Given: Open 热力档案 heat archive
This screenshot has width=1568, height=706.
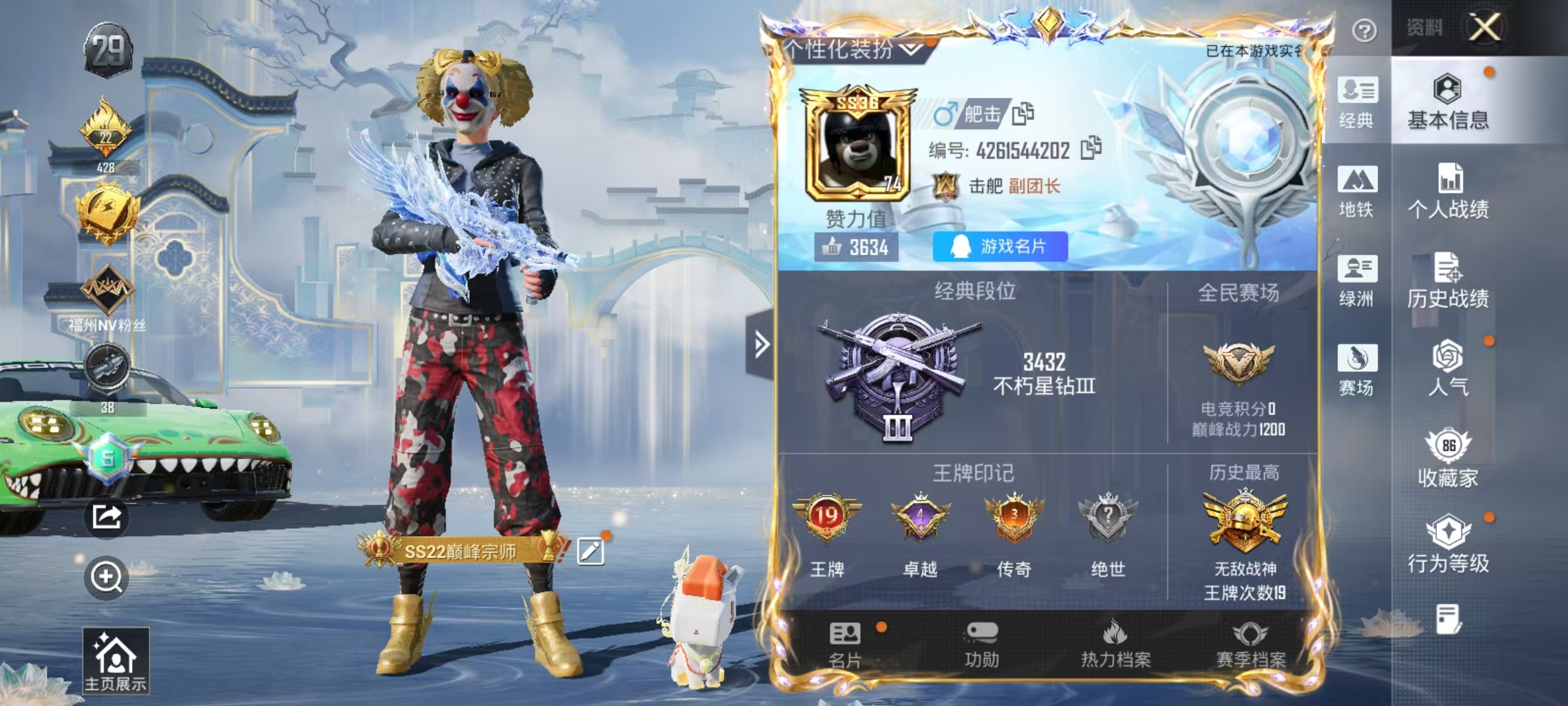Looking at the screenshot, I should point(1115,645).
